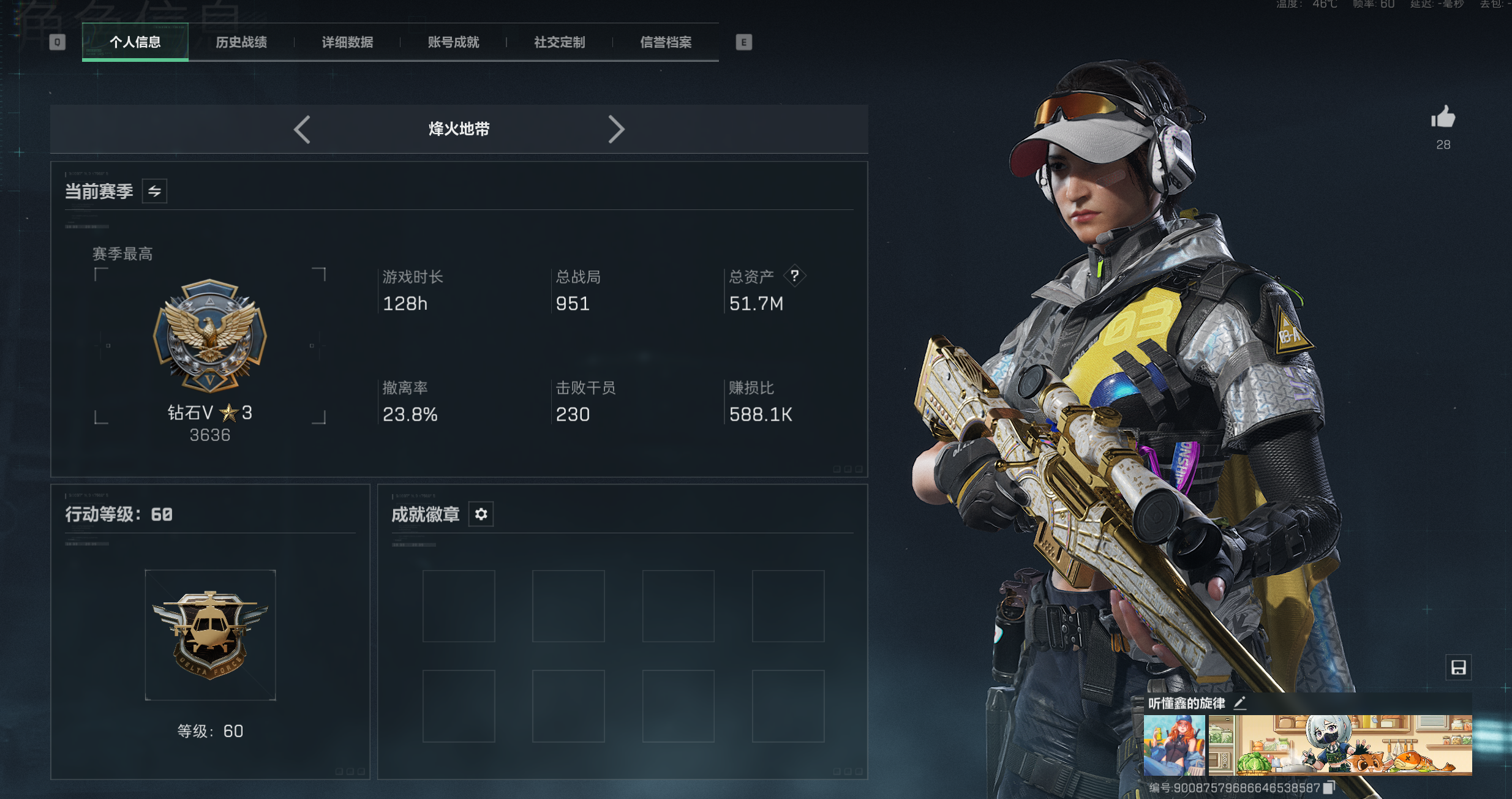Click the E key shortcut indicator
Viewport: 1512px width, 799px height.
coord(743,43)
